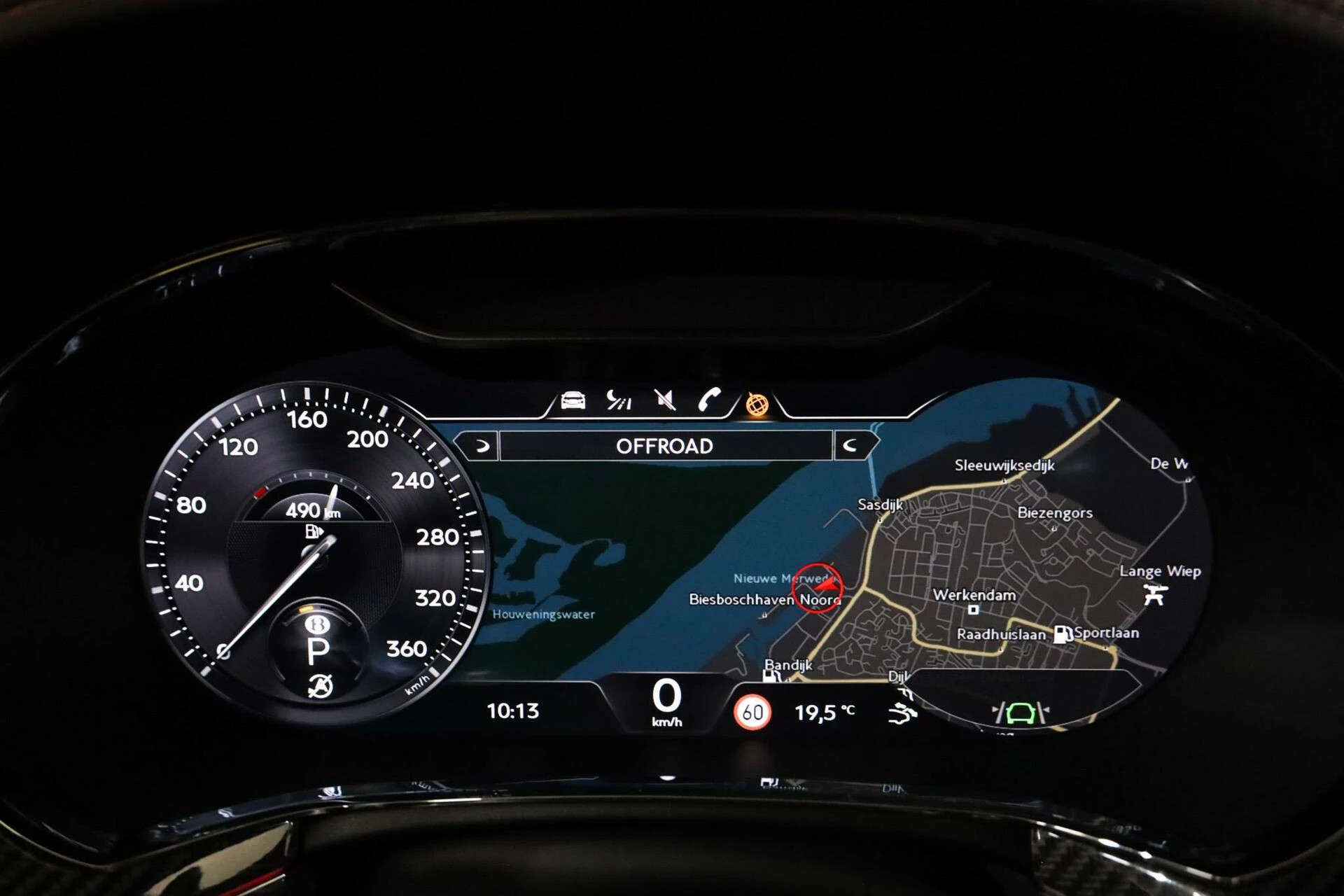Open the driver assistance tab icon
The width and height of the screenshot is (1344, 896).
click(x=619, y=400)
